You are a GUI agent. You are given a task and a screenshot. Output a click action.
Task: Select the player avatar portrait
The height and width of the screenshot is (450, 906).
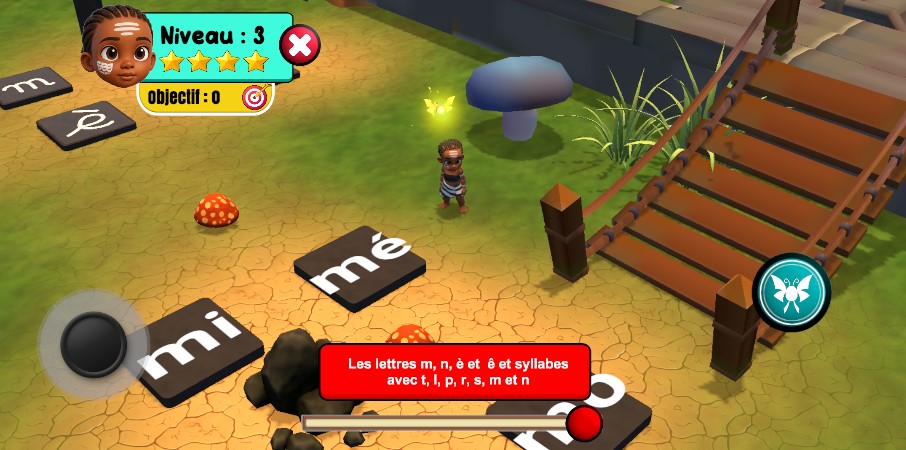click(116, 47)
